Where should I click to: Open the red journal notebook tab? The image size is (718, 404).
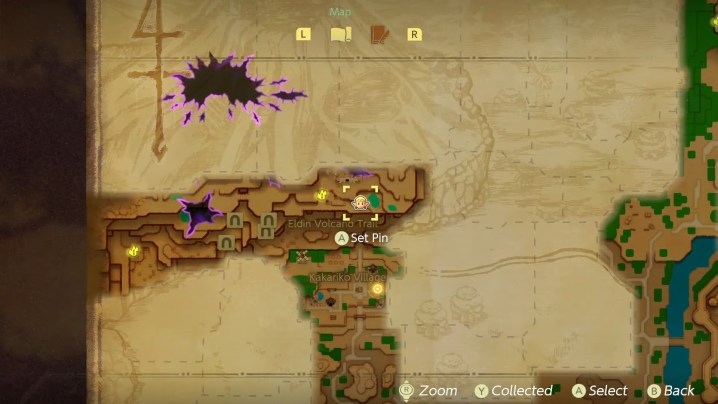pos(379,34)
